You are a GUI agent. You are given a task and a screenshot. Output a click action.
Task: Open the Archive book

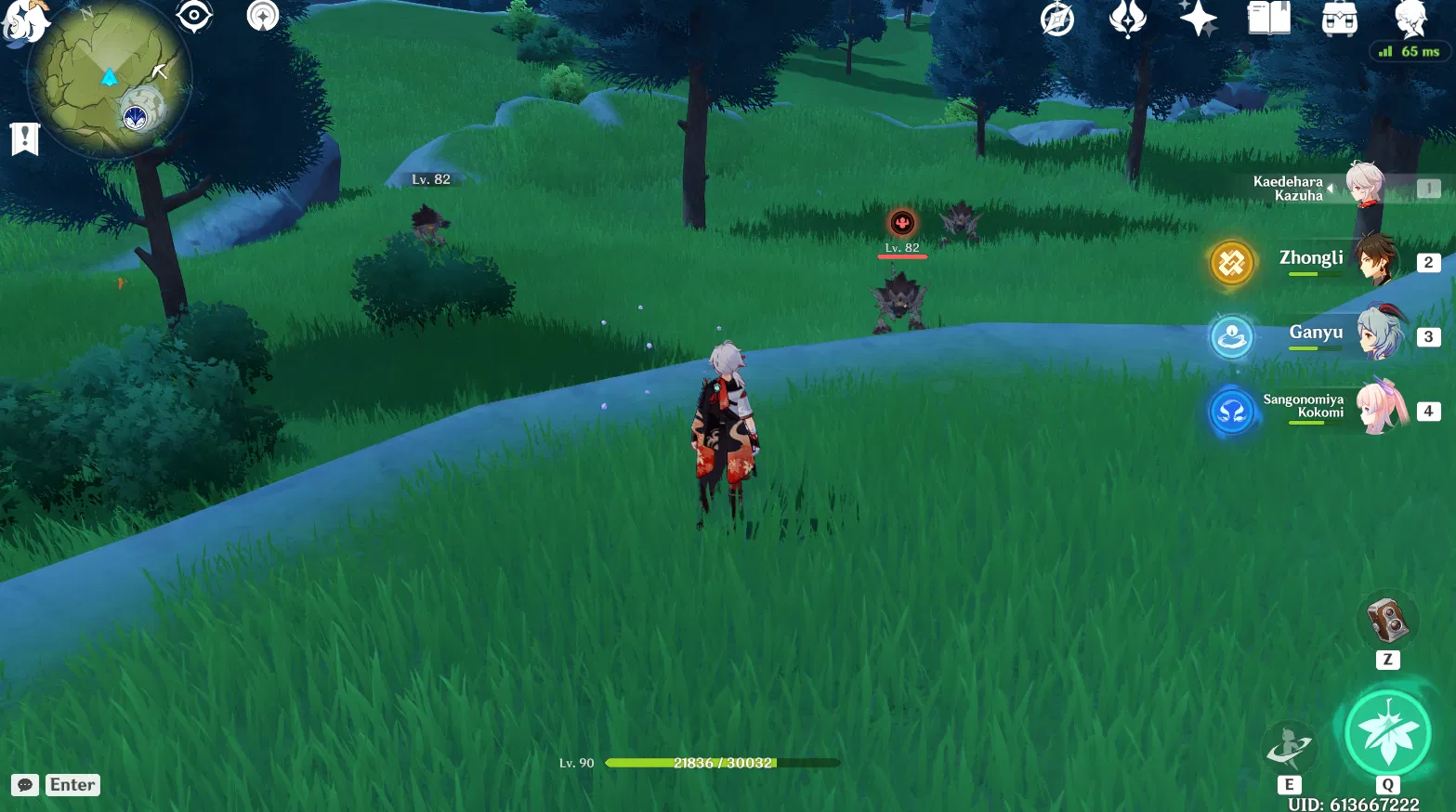pos(1268,19)
